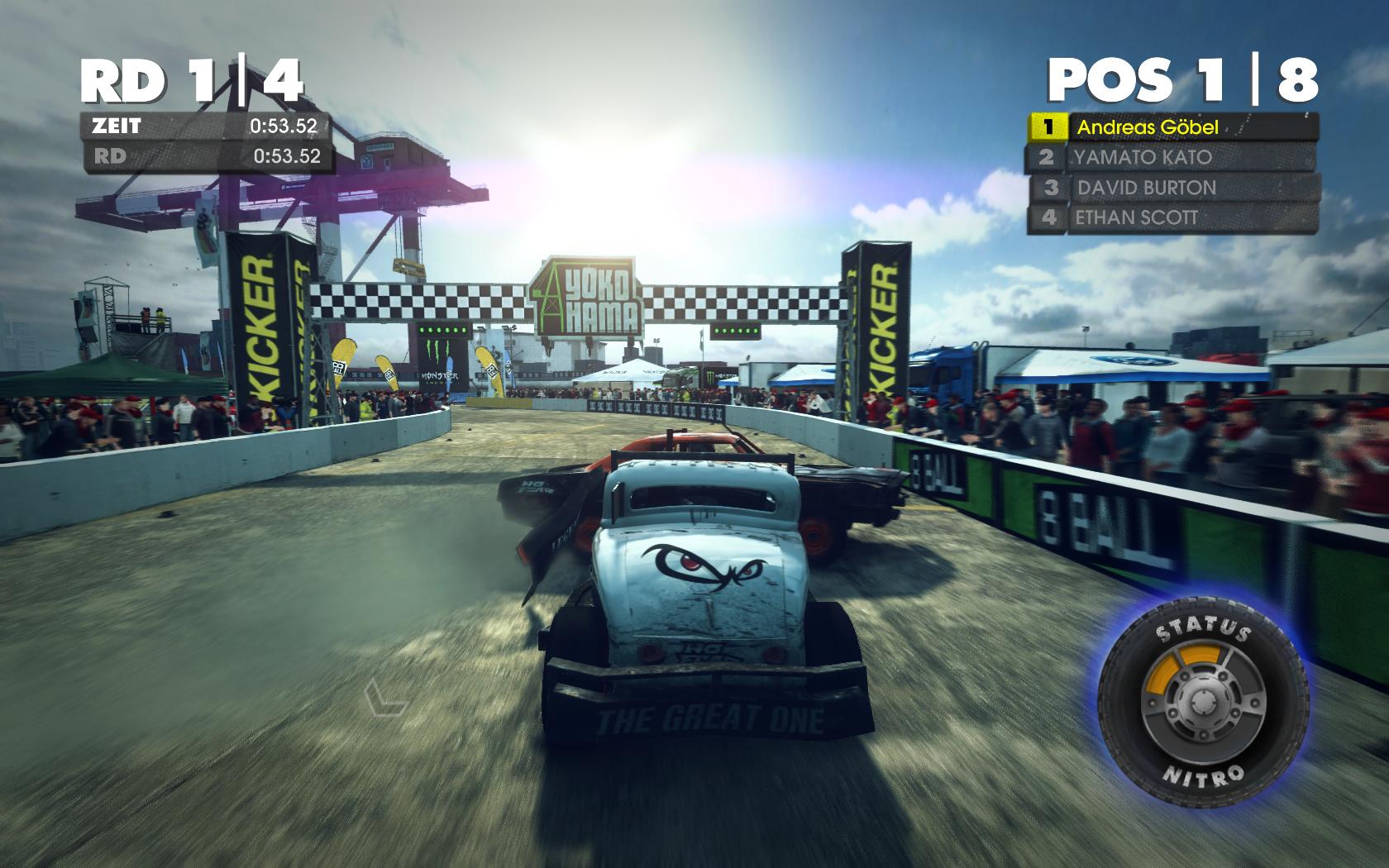The height and width of the screenshot is (868, 1389).
Task: Select Andreas Göbel in the standings list
Action: (1172, 127)
